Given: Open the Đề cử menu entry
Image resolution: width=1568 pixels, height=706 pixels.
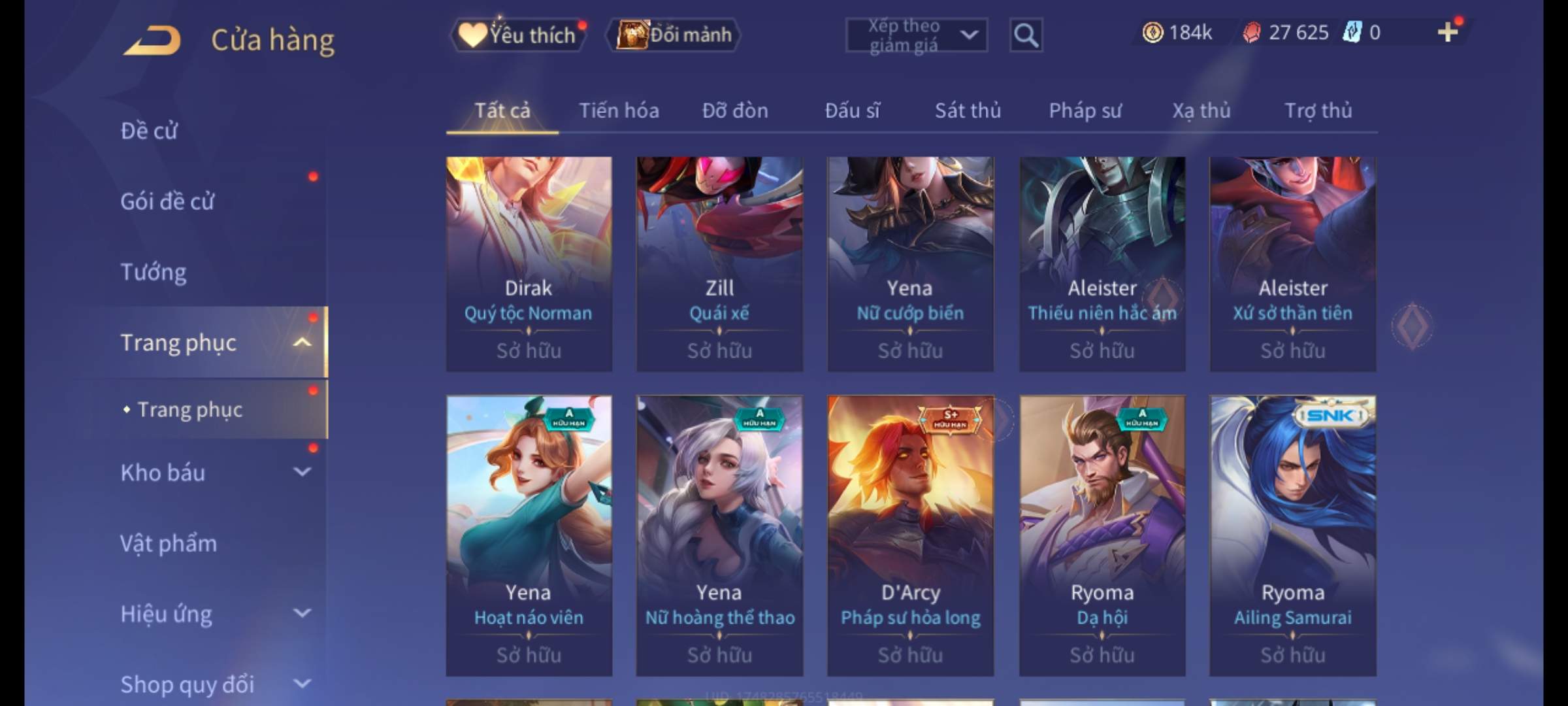Looking at the screenshot, I should coord(149,131).
